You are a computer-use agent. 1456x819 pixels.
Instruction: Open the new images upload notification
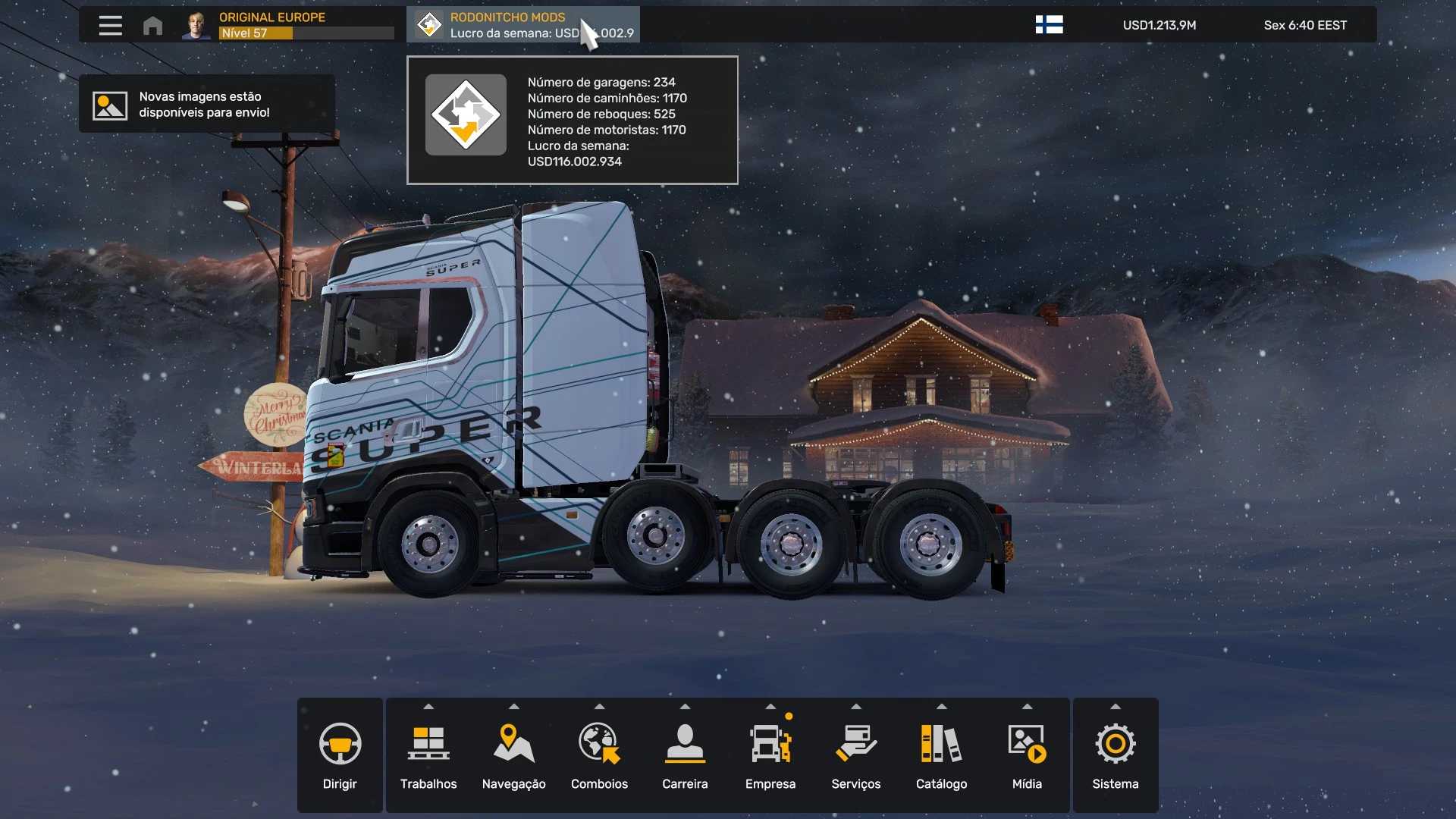(206, 105)
